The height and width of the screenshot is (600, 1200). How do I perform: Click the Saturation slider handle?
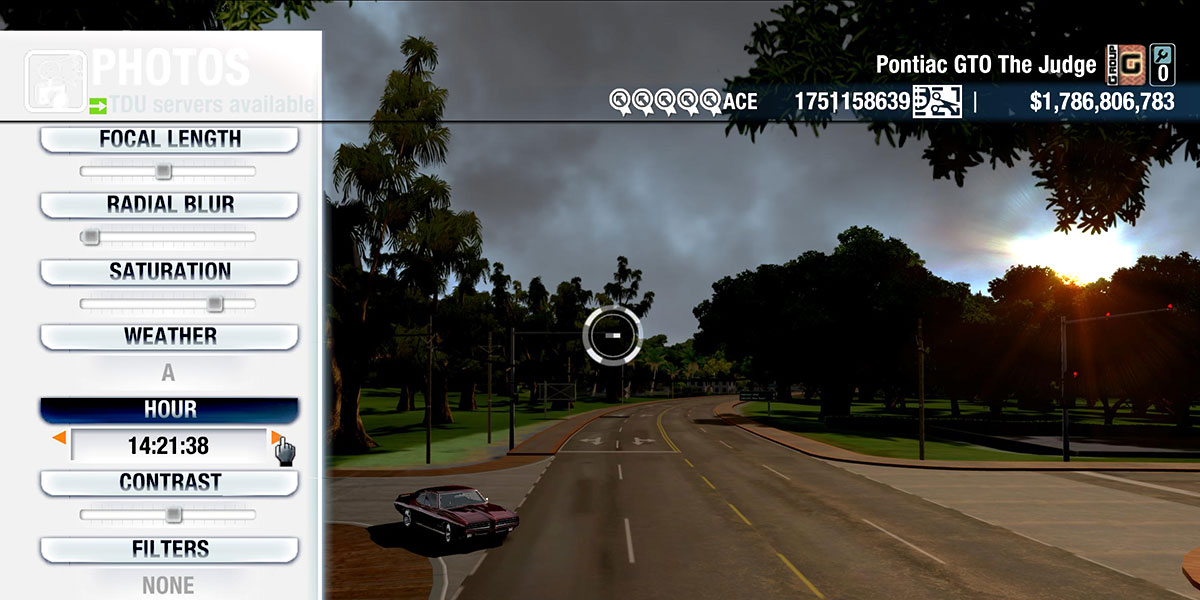[x=214, y=304]
